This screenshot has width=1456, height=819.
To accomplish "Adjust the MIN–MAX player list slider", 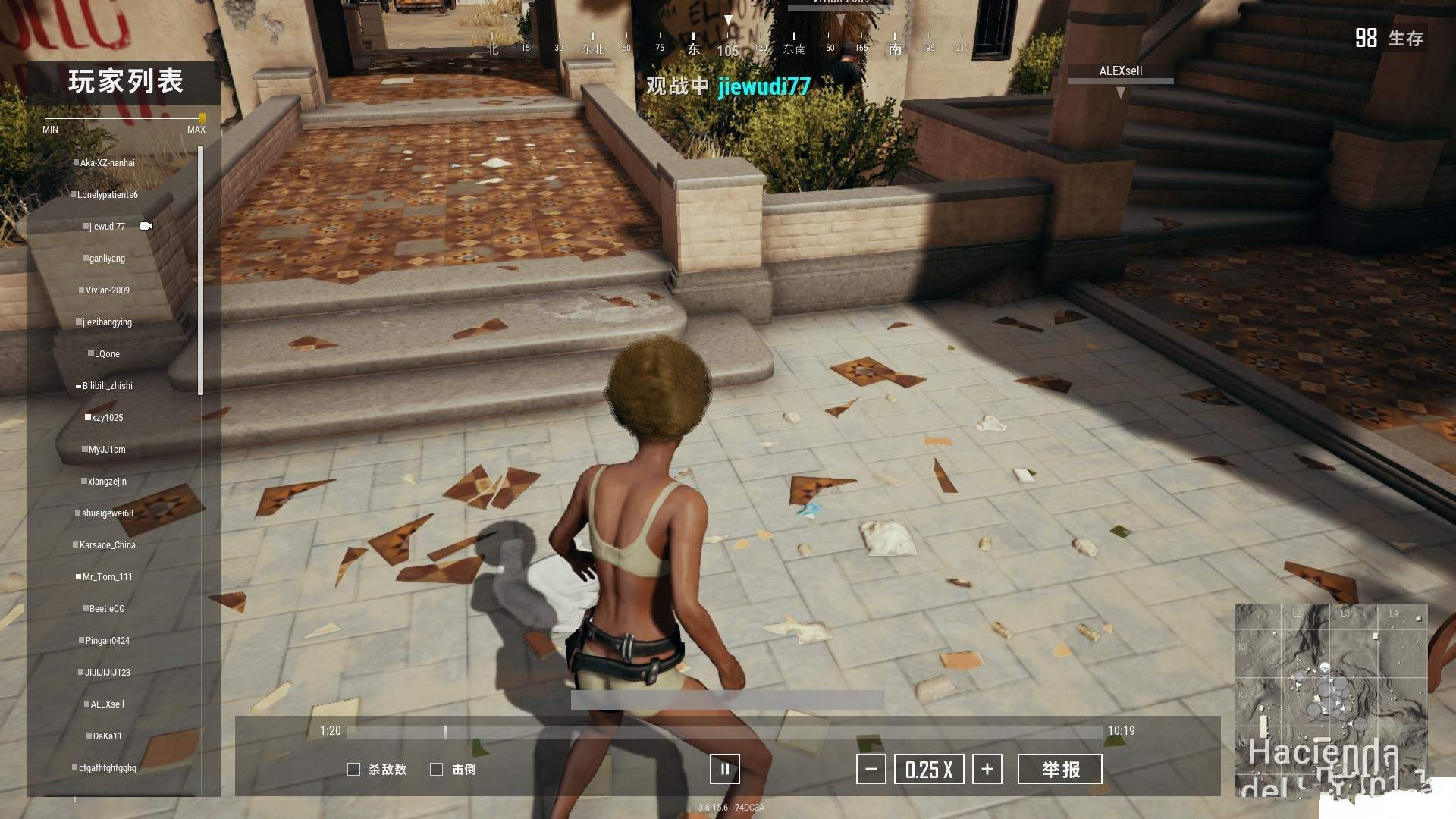I will click(x=202, y=118).
